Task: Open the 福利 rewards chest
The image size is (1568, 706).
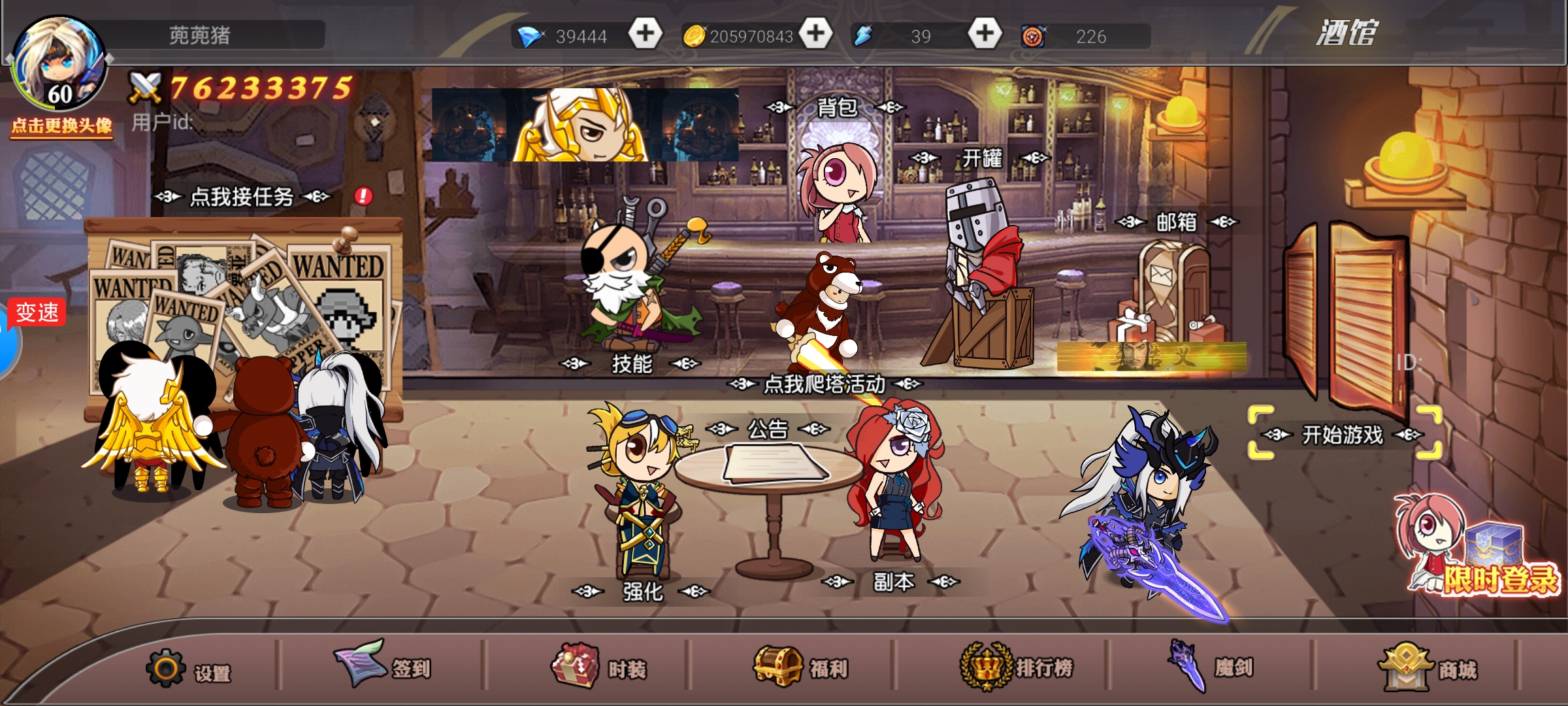Action: coord(801,667)
